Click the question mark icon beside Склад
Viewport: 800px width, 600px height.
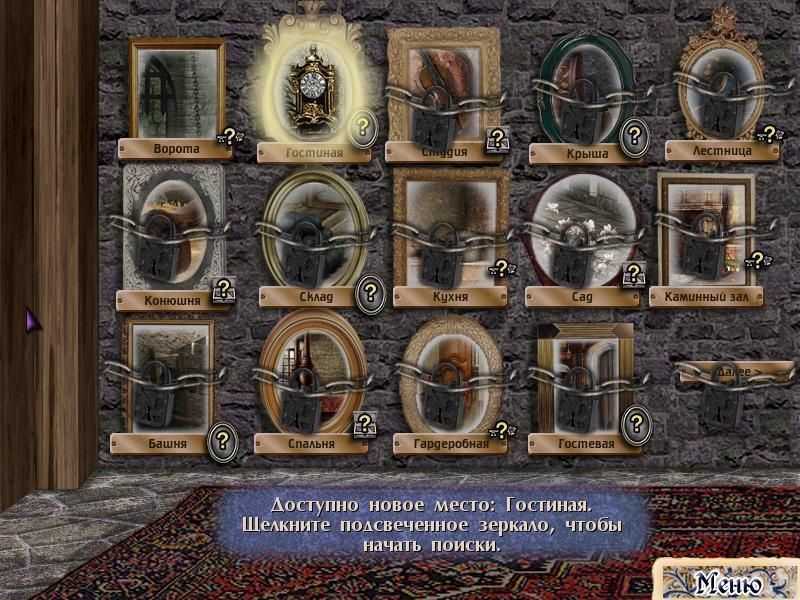click(371, 292)
